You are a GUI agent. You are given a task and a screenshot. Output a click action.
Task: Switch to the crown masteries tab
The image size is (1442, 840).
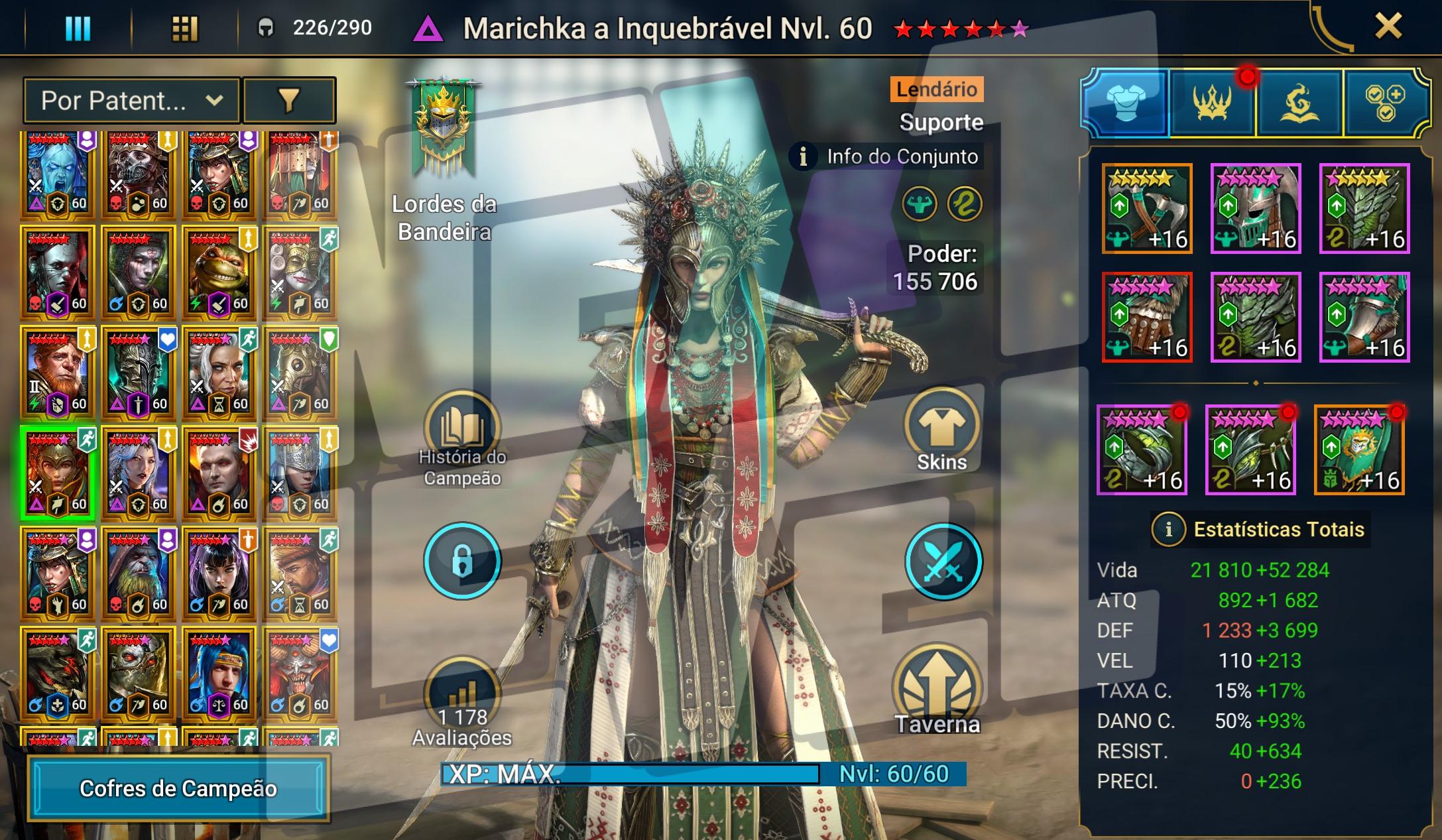tap(1212, 103)
